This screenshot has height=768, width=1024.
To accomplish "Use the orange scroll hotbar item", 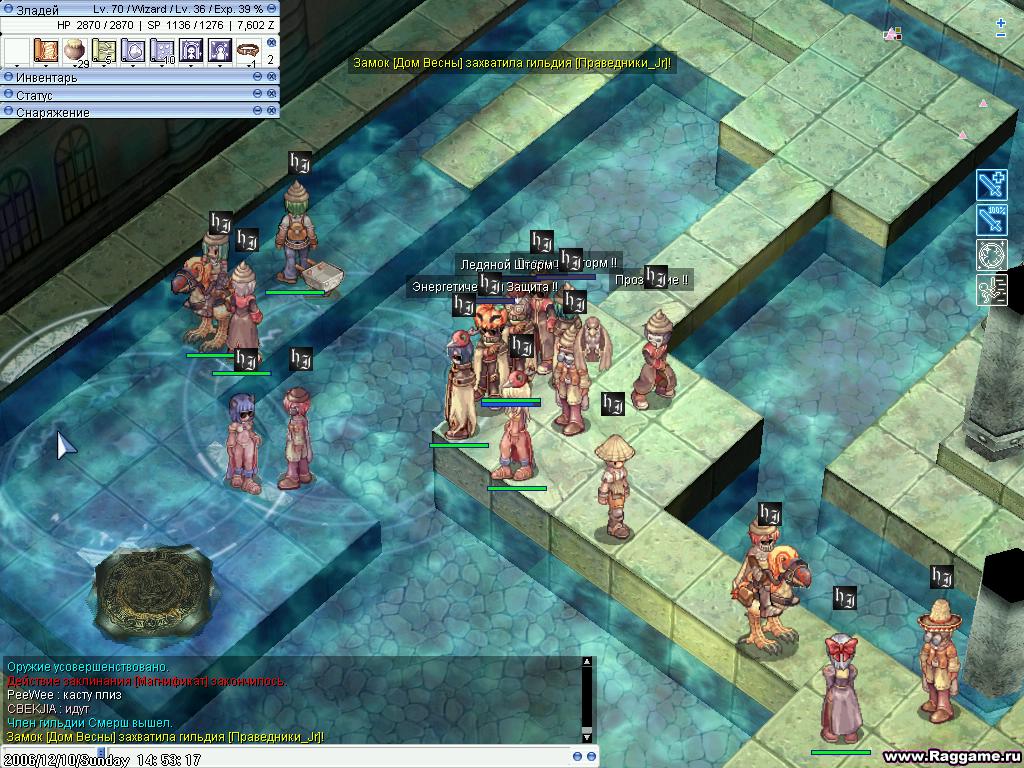I will (x=46, y=50).
